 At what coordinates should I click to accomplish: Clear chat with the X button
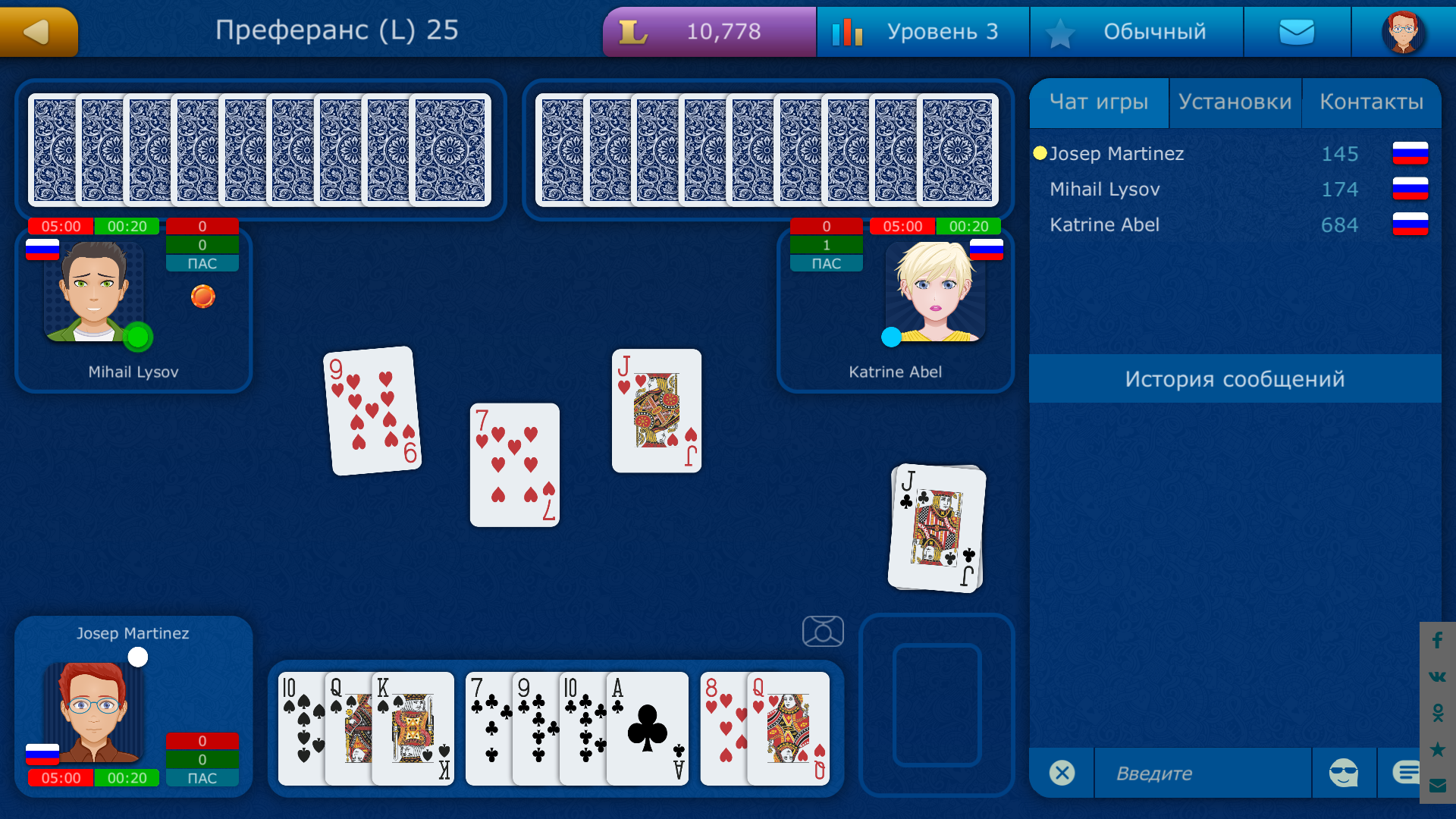tap(1062, 773)
